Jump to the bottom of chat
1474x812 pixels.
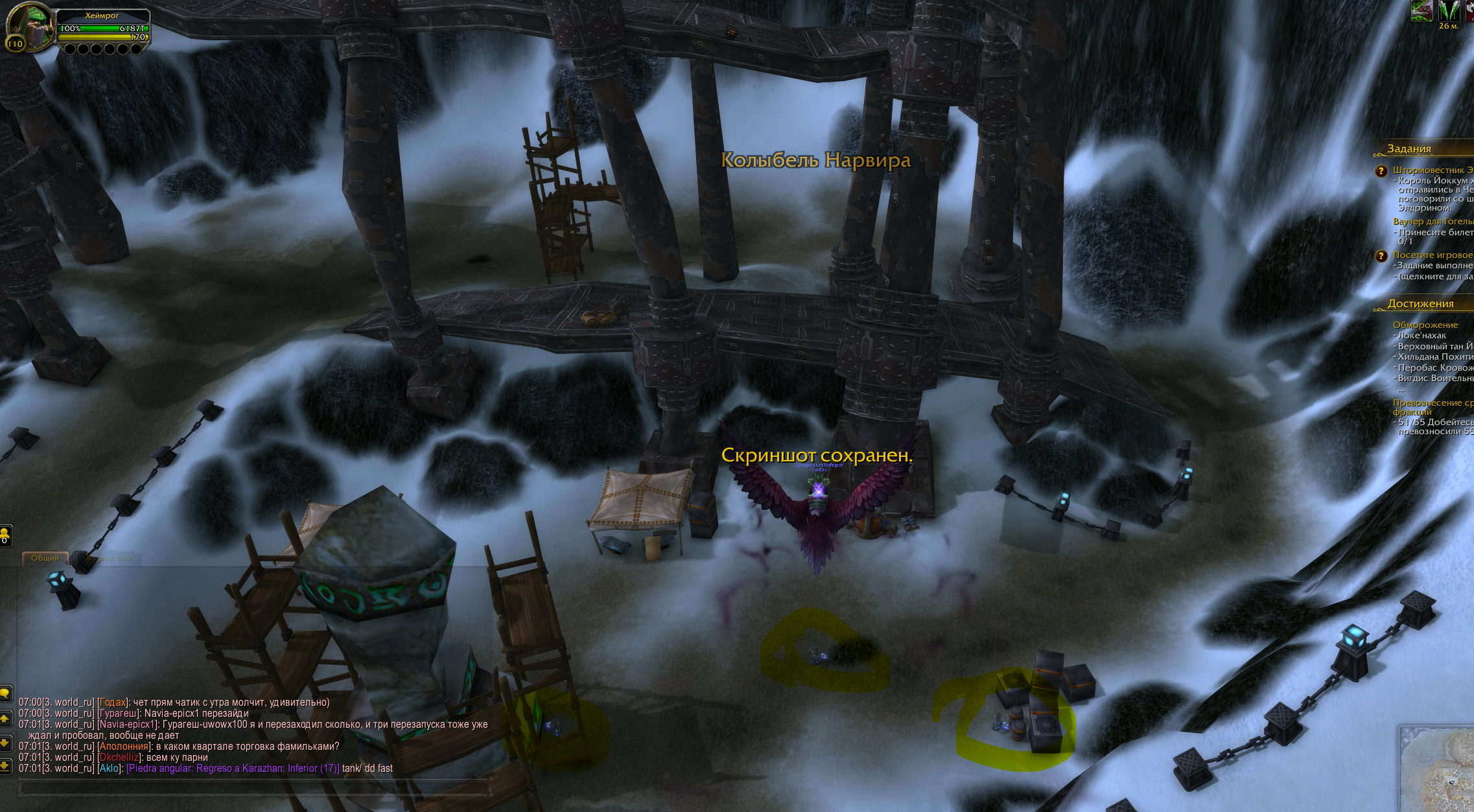(5, 766)
